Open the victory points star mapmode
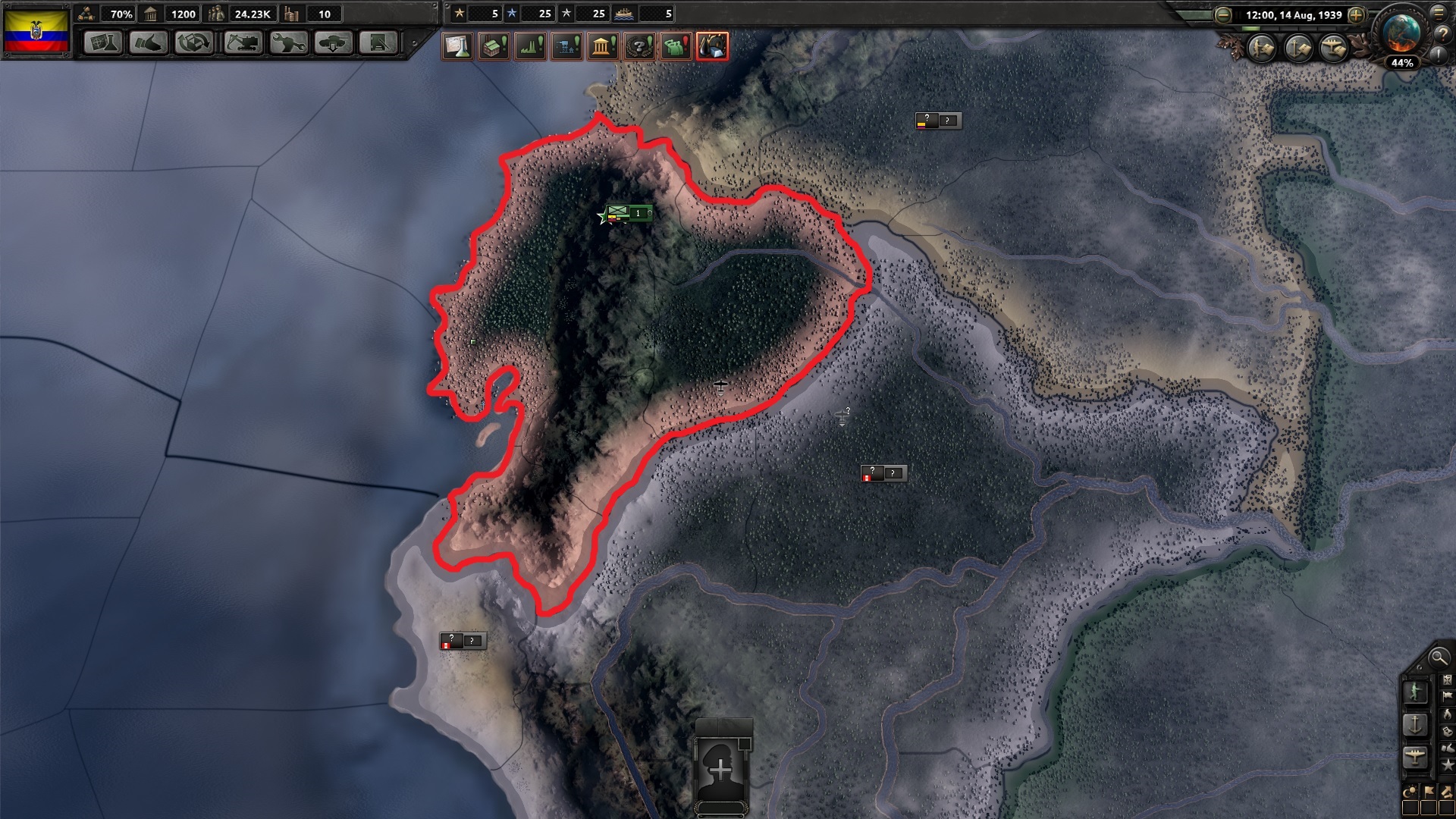1456x819 pixels. point(1448,765)
